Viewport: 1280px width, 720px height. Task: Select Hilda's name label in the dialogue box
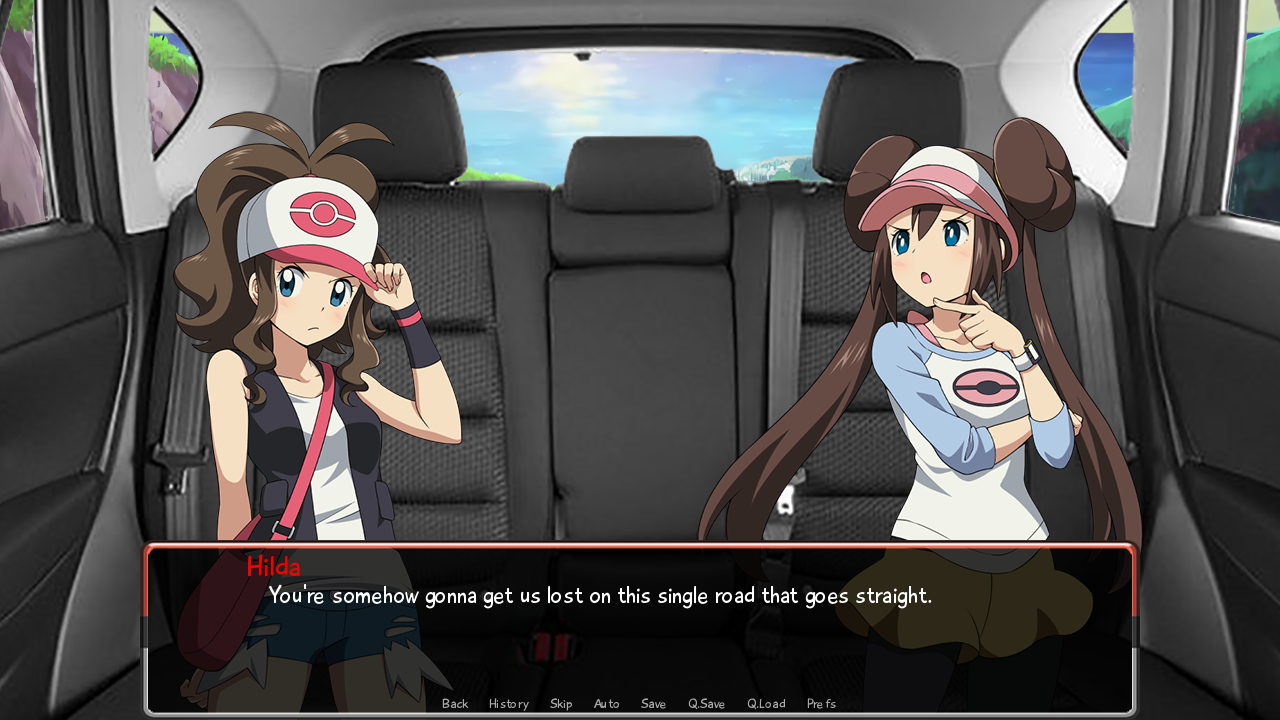[273, 566]
